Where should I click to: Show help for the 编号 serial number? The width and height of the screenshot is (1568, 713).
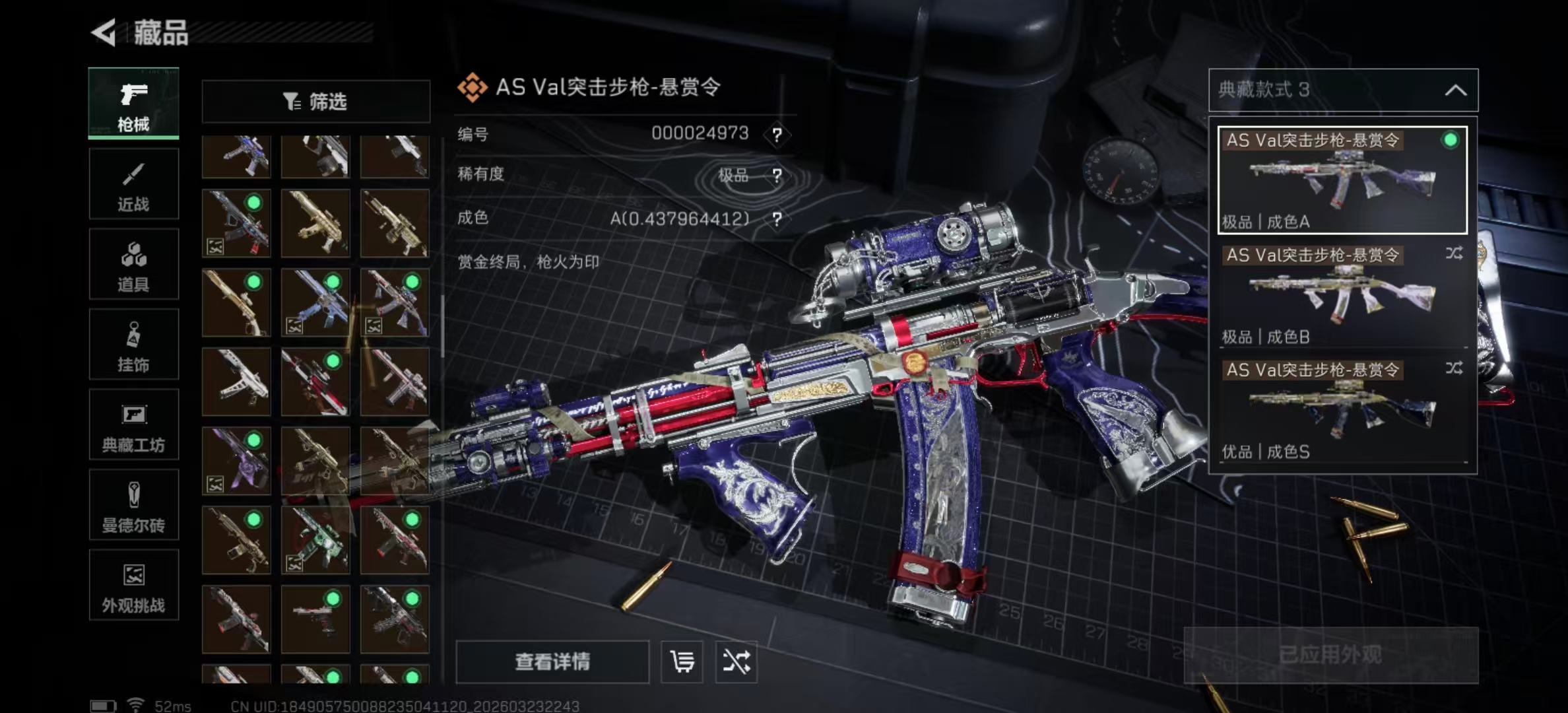pyautogui.click(x=777, y=135)
